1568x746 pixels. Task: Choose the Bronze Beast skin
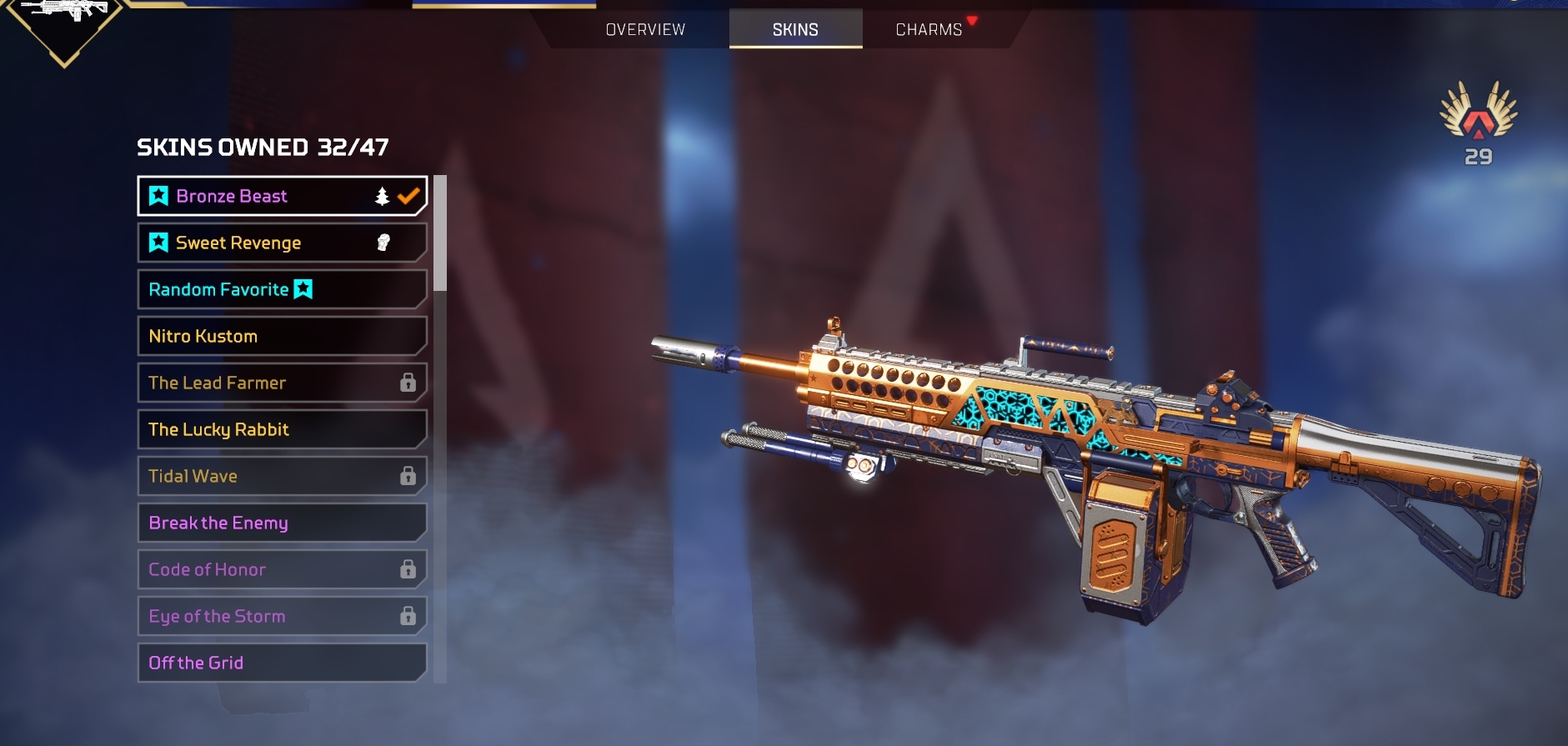[282, 196]
